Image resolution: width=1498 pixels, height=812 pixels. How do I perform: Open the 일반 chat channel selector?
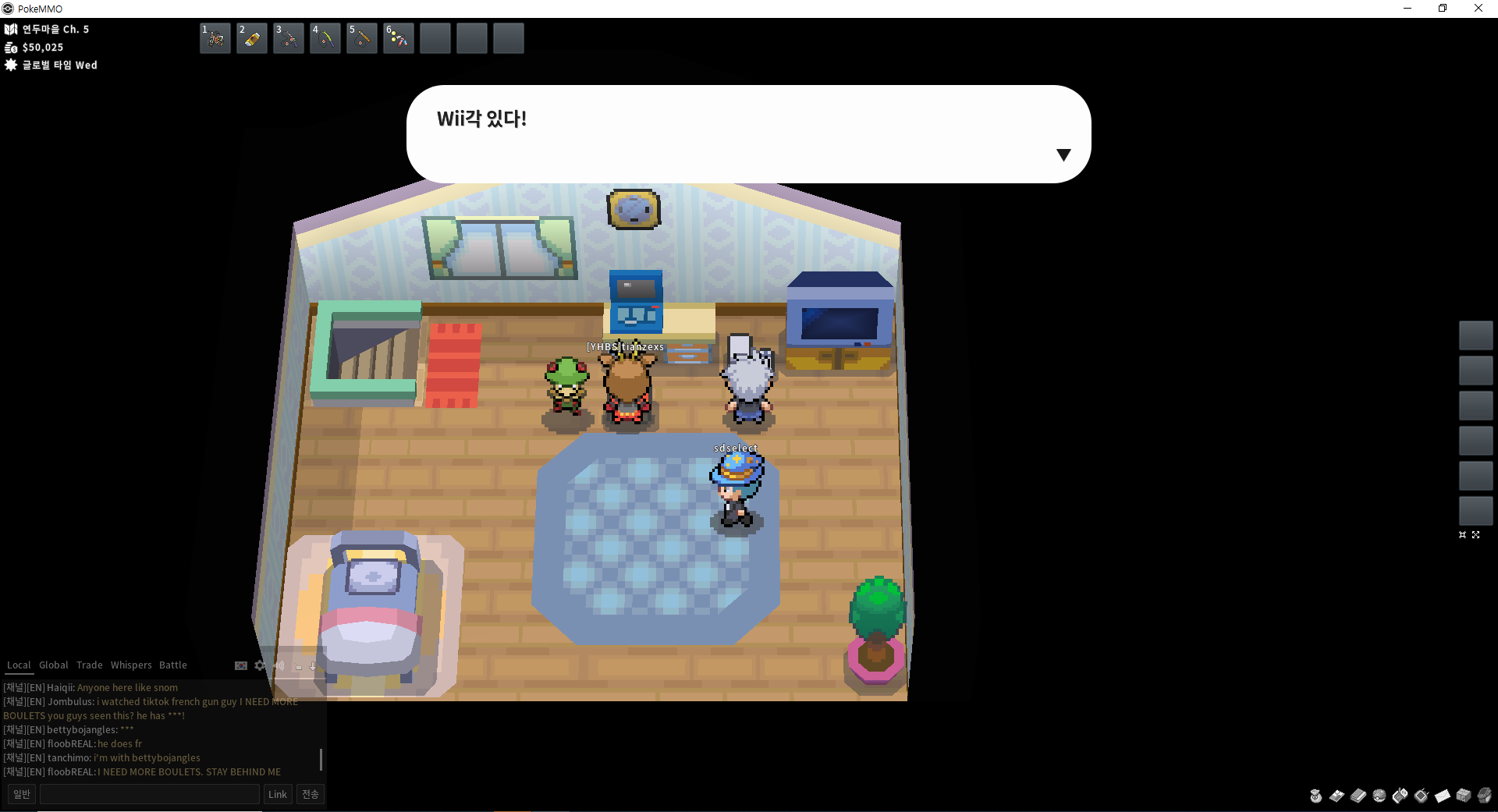(x=22, y=794)
